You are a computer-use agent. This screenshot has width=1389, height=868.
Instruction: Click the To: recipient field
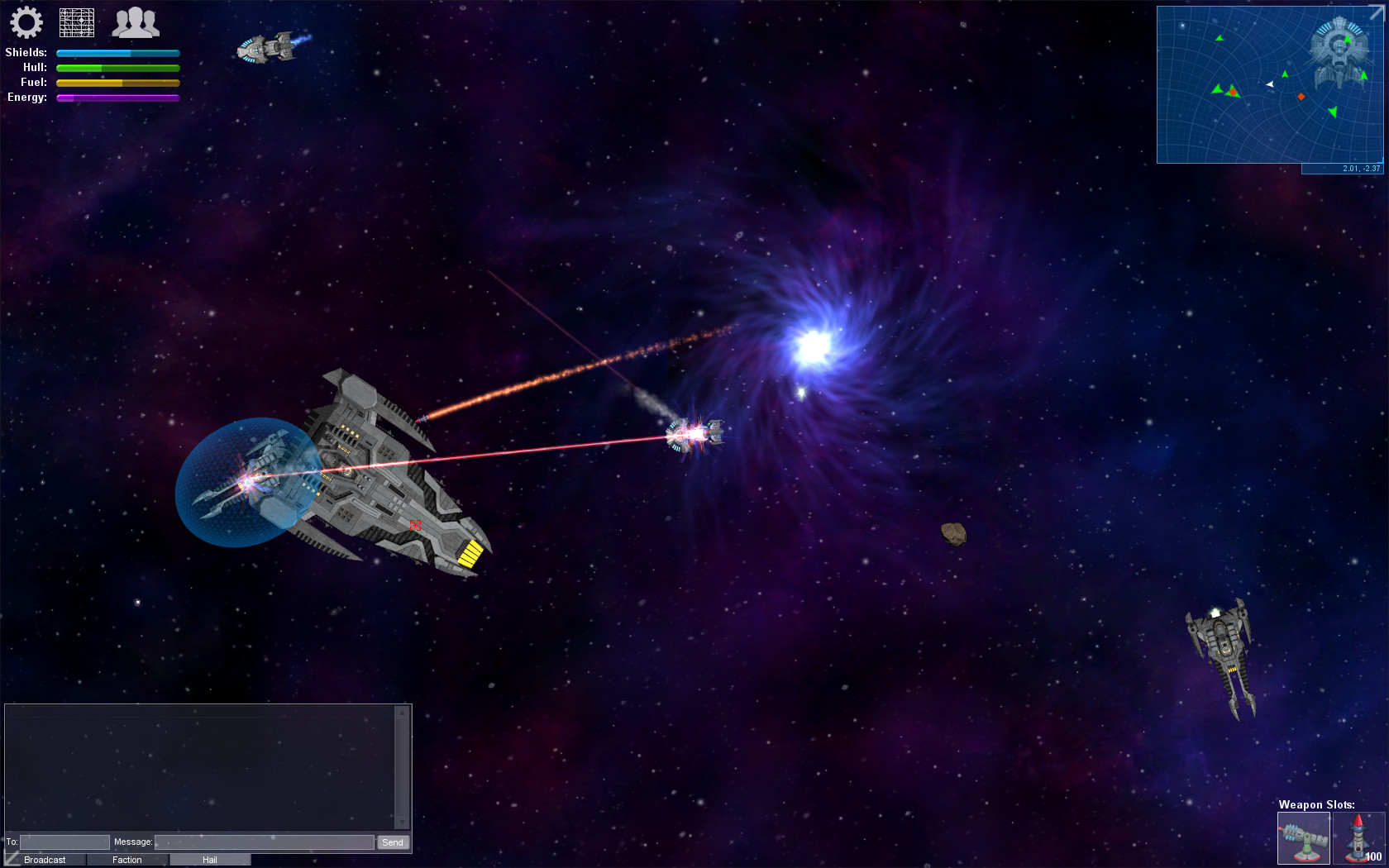pos(64,842)
